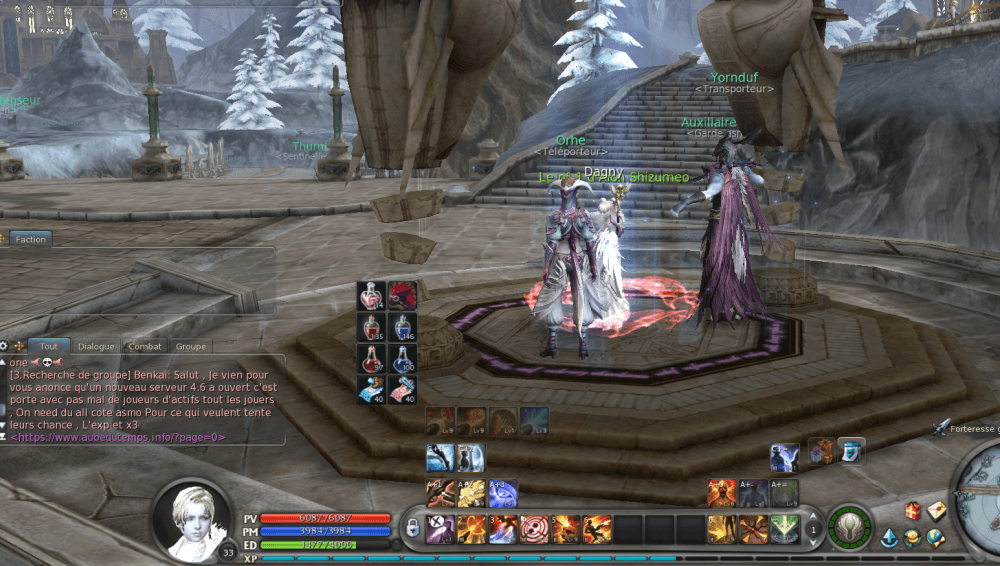Show the Groupe chat tab

tap(190, 346)
